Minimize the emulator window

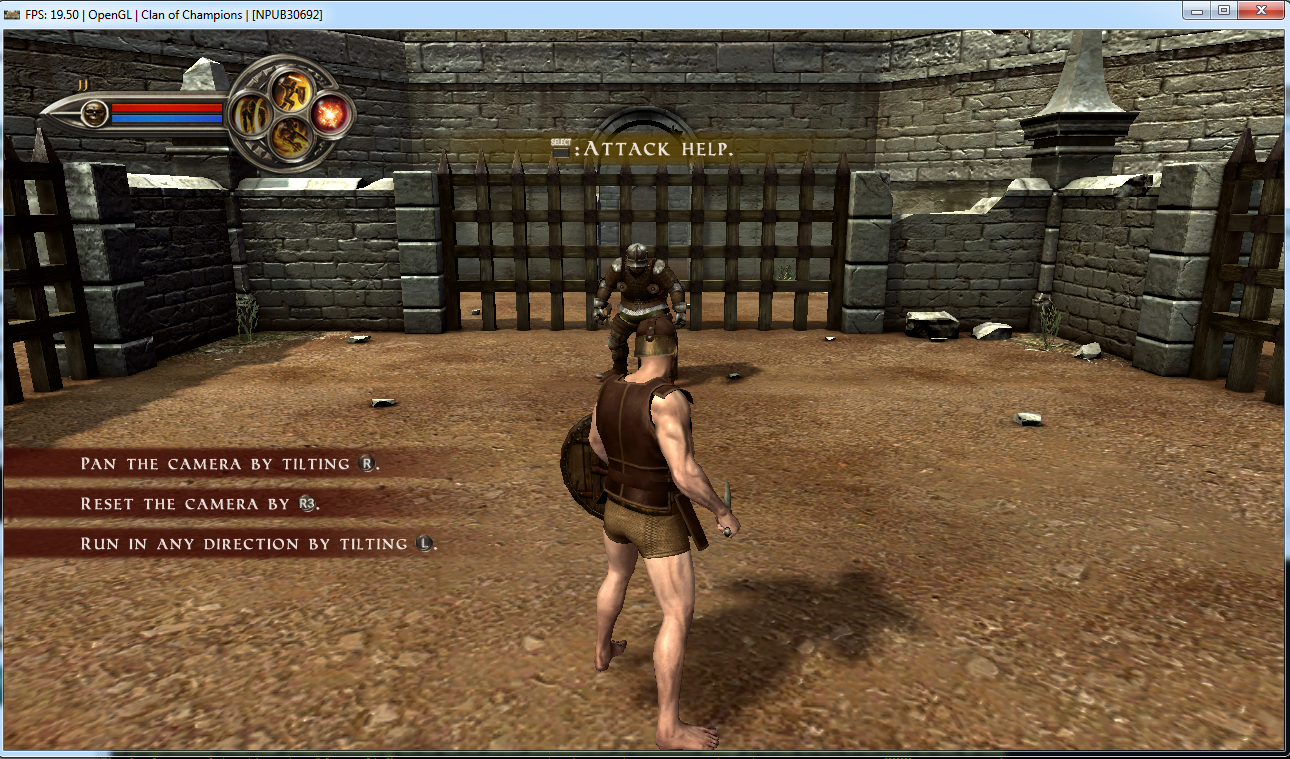pyautogui.click(x=1196, y=11)
